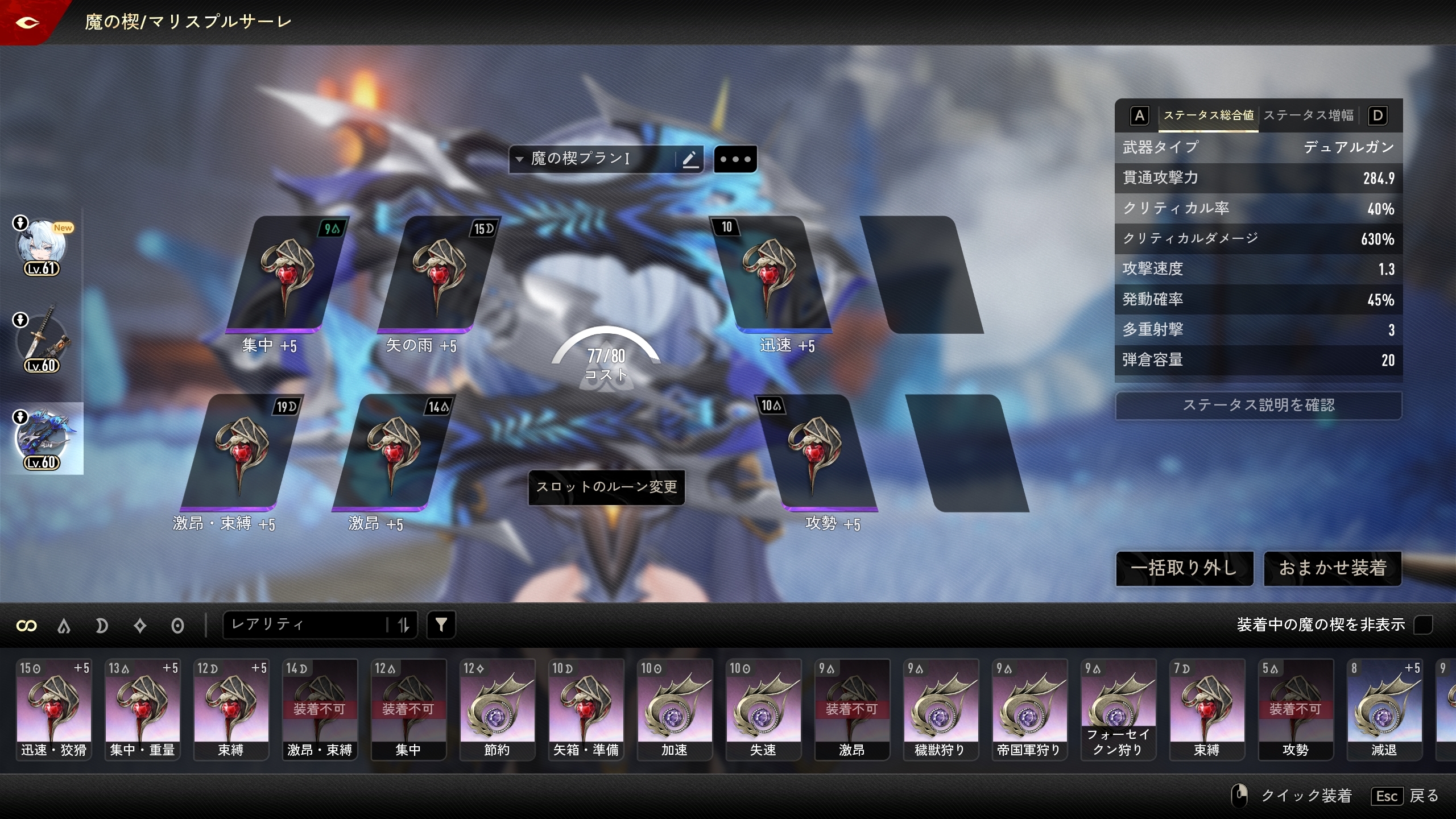1456x819 pixels.
Task: Open the funnel filter button
Action: point(441,625)
